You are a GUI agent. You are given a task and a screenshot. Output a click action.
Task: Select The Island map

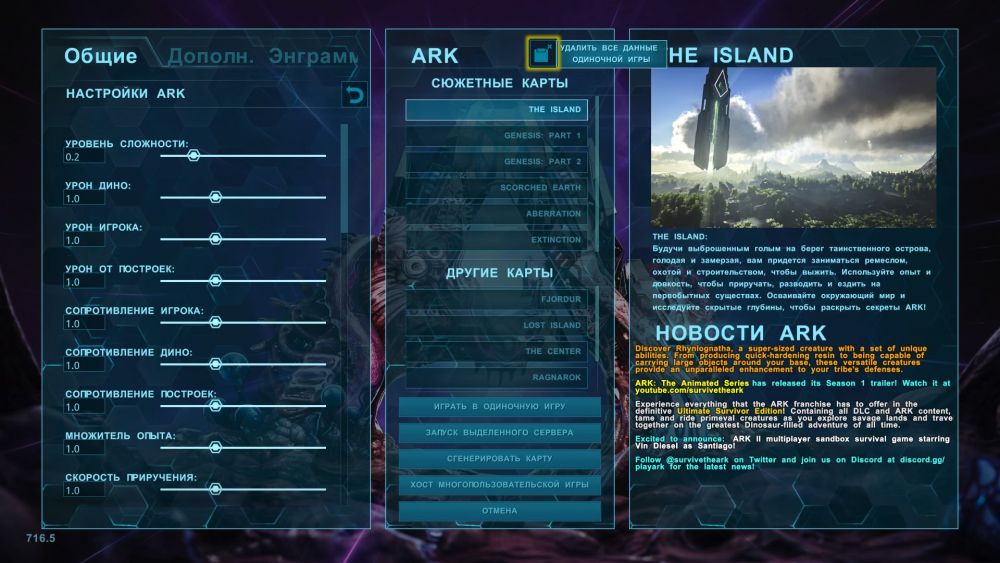point(497,109)
